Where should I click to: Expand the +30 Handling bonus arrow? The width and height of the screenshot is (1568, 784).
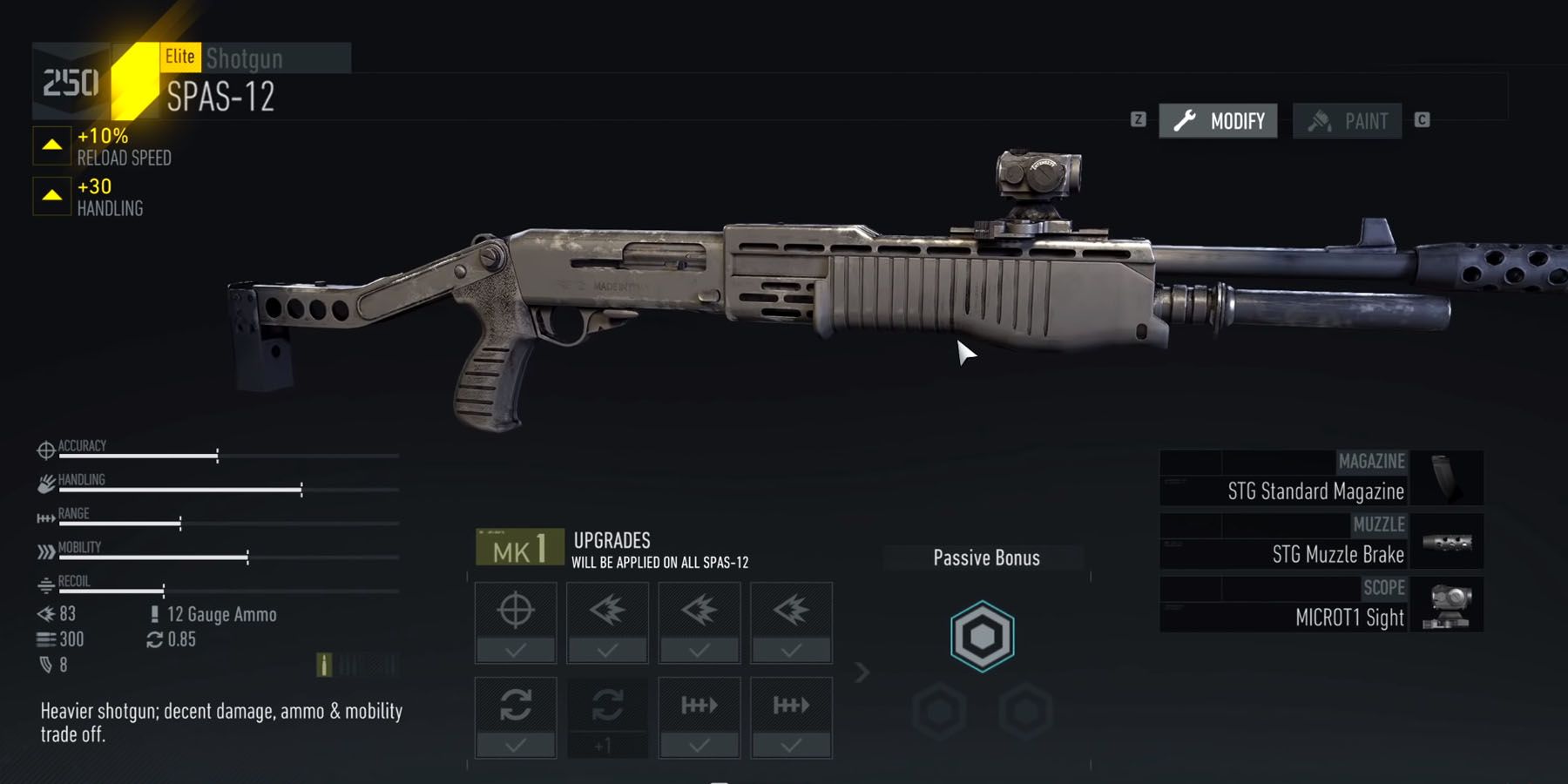click(51, 193)
